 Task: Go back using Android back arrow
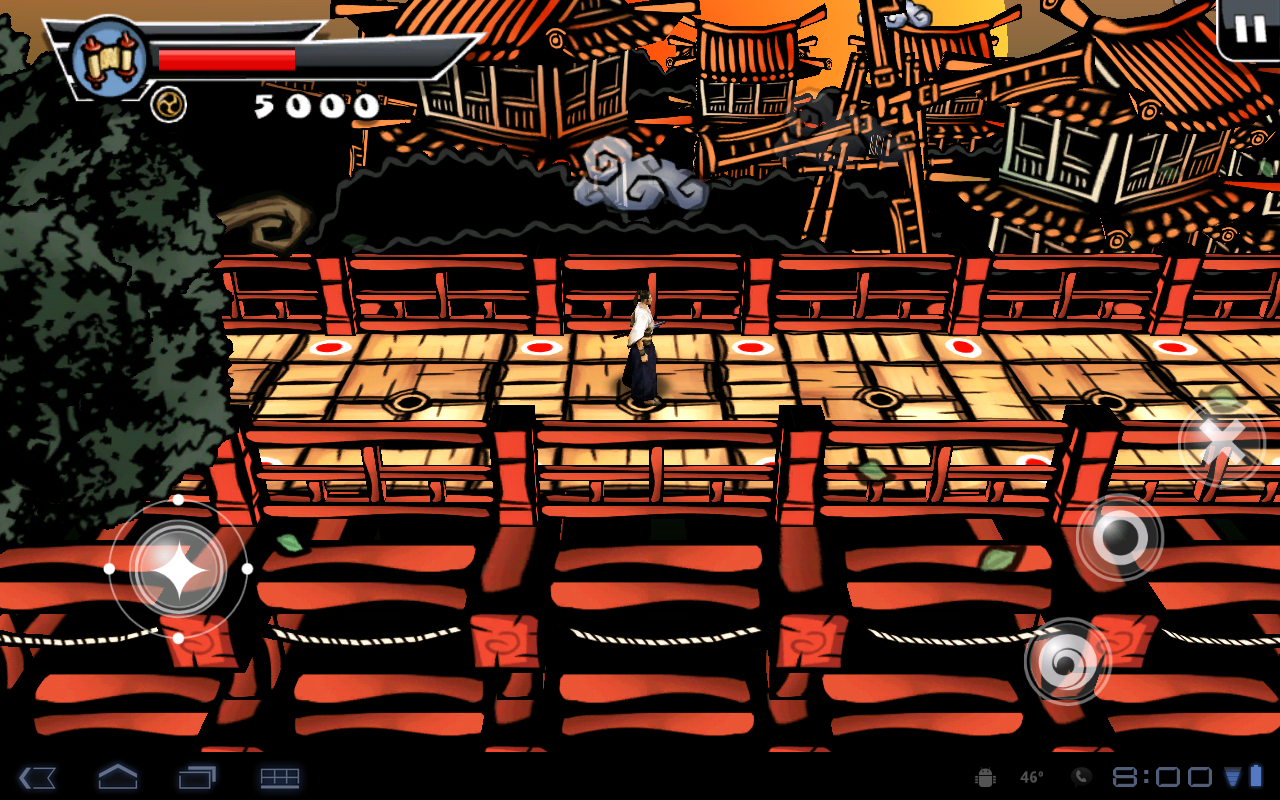(x=37, y=777)
